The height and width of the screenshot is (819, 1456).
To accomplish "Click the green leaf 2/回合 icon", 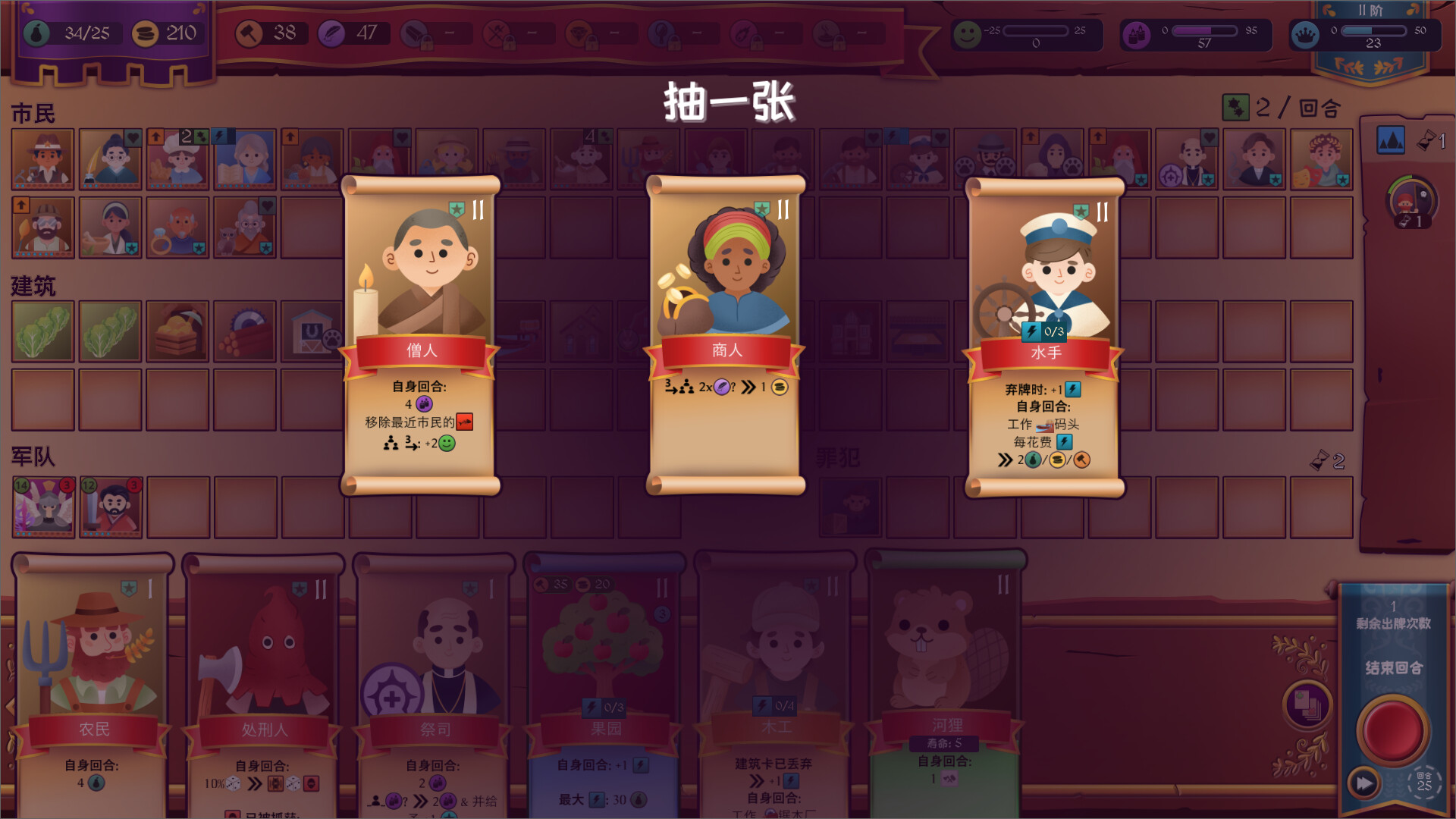I will pos(1238,108).
